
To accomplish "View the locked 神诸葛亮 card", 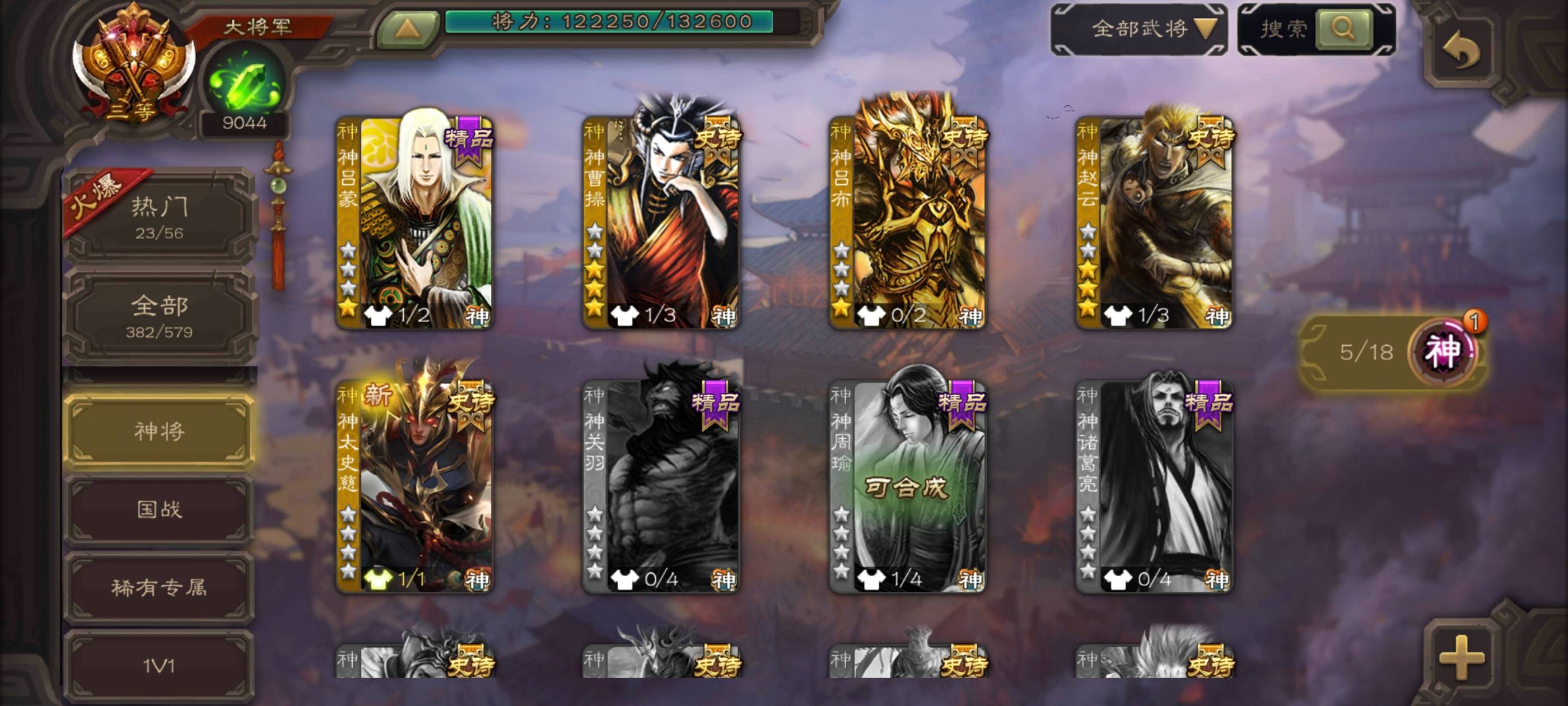I will 1154,487.
